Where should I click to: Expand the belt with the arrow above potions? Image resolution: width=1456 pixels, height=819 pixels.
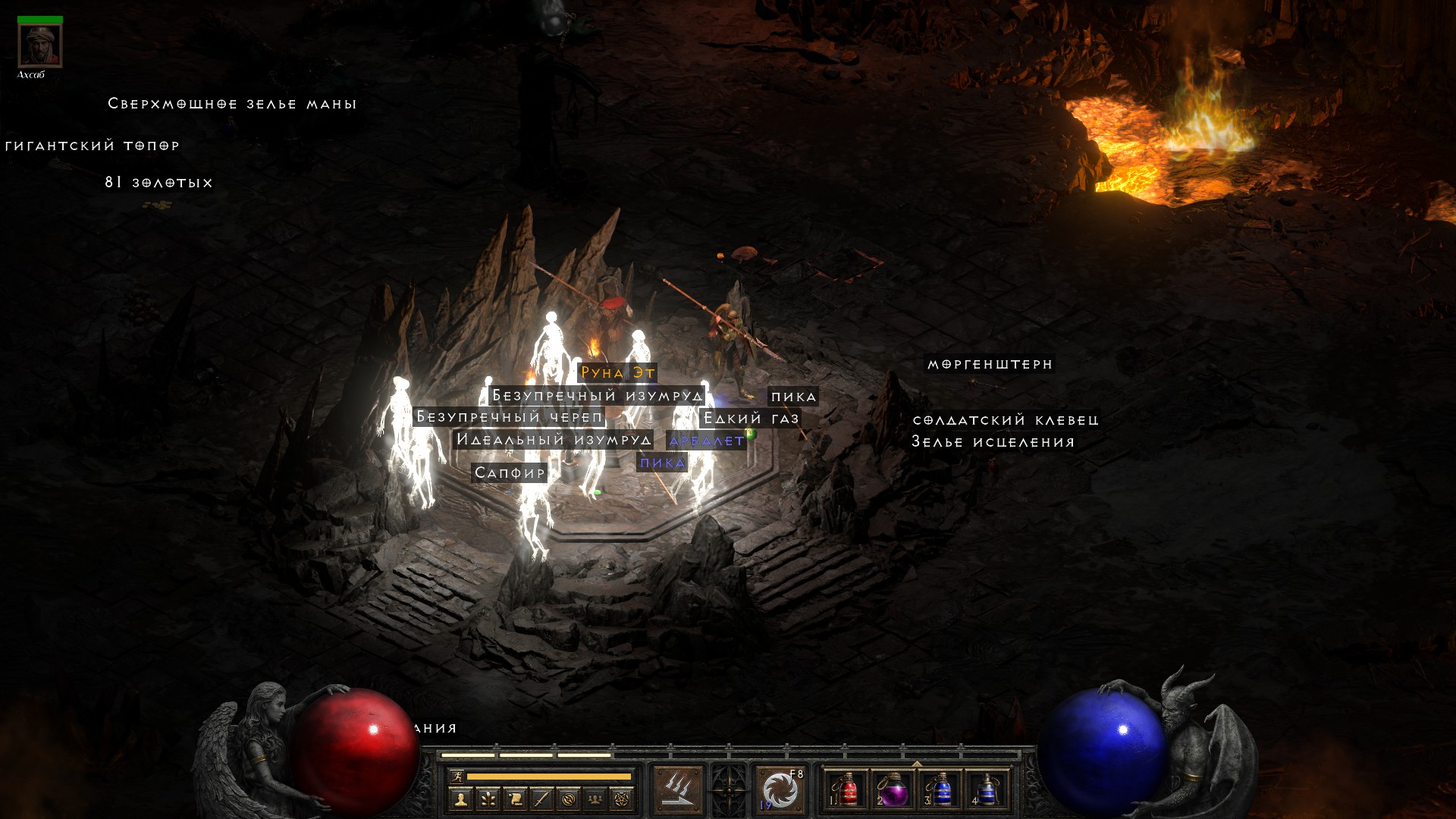click(917, 764)
